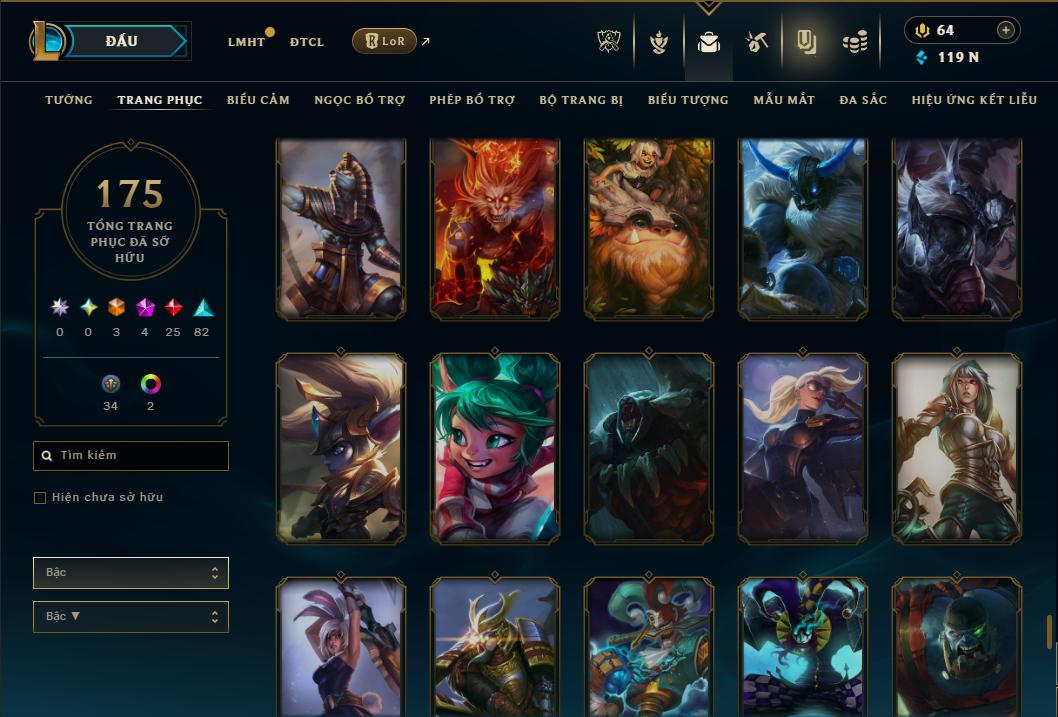This screenshot has width=1058, height=717.
Task: Toggle the Hiện chưa sở hữu checkbox
Action: (x=40, y=498)
